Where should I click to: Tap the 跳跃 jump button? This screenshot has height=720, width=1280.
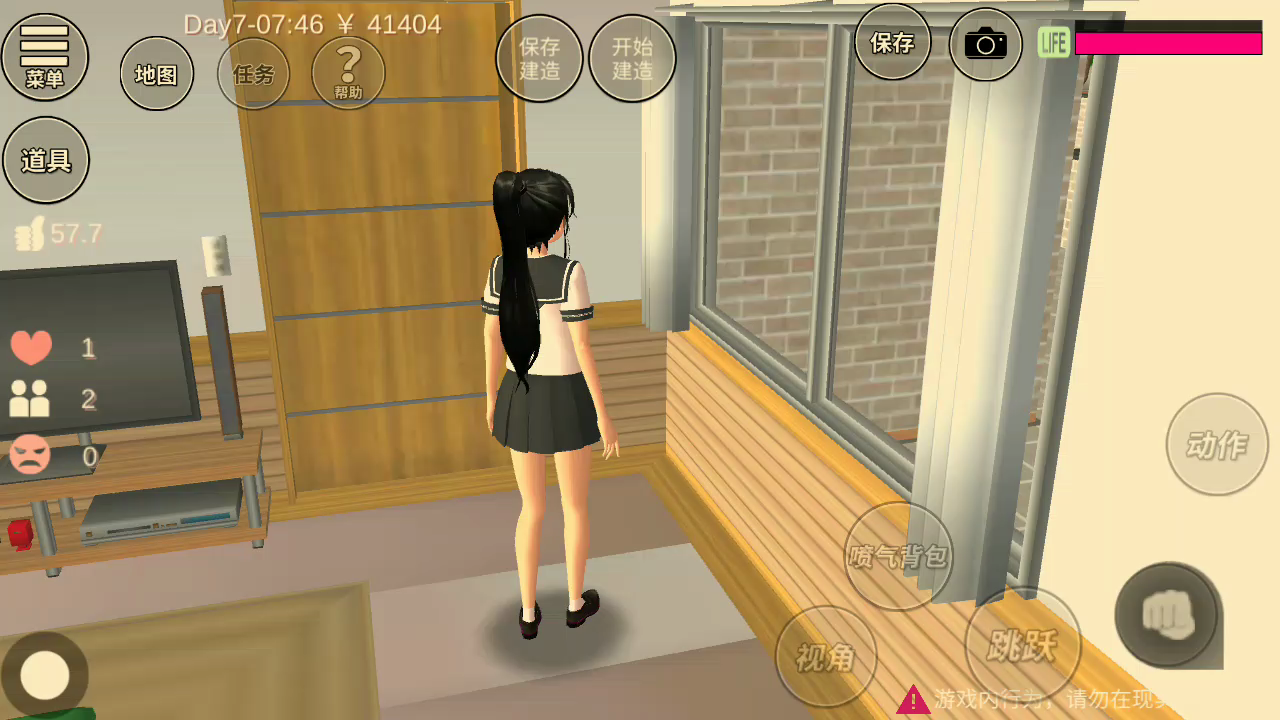click(x=1022, y=645)
